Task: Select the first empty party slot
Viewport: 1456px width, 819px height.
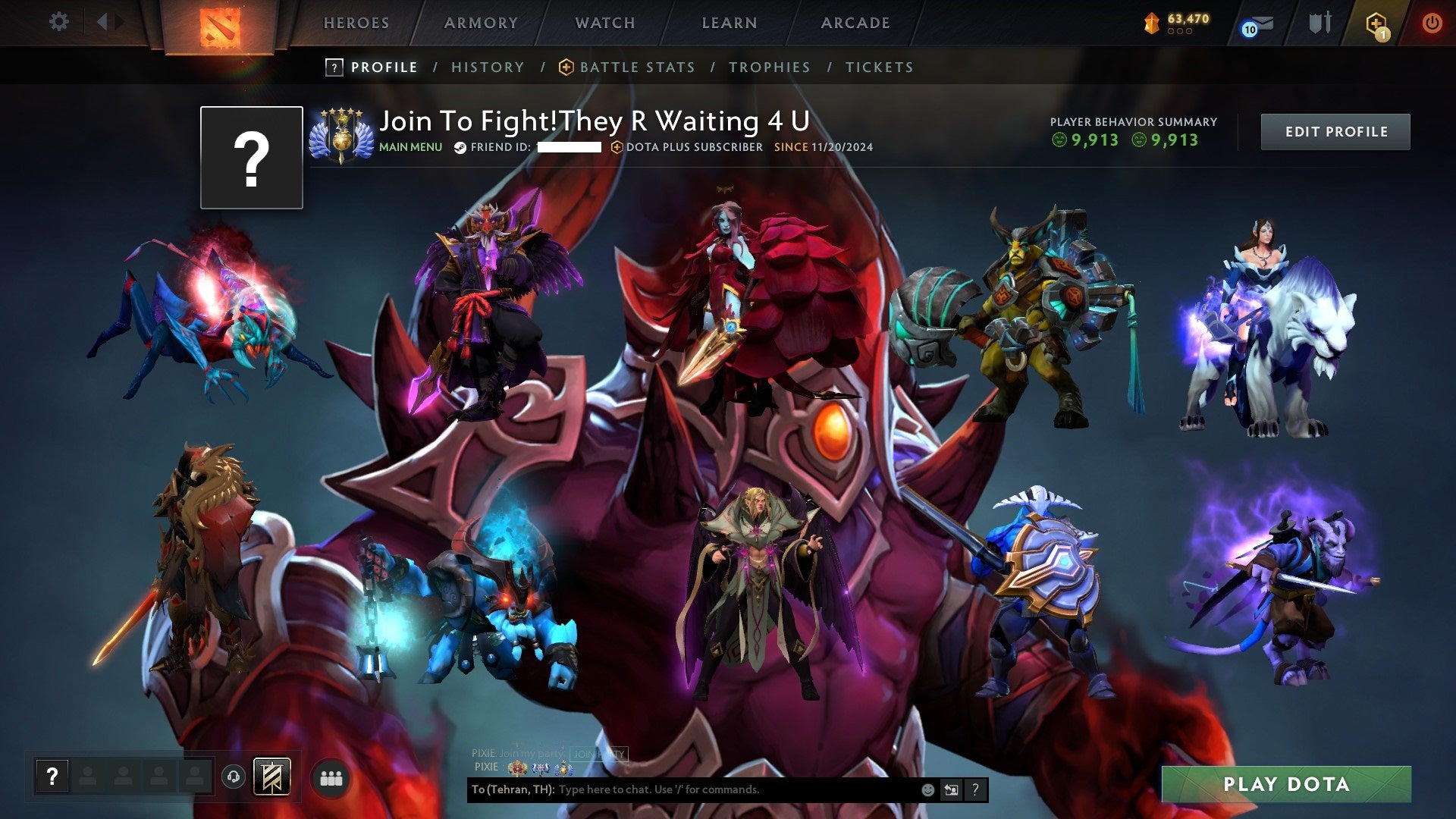Action: tap(86, 777)
